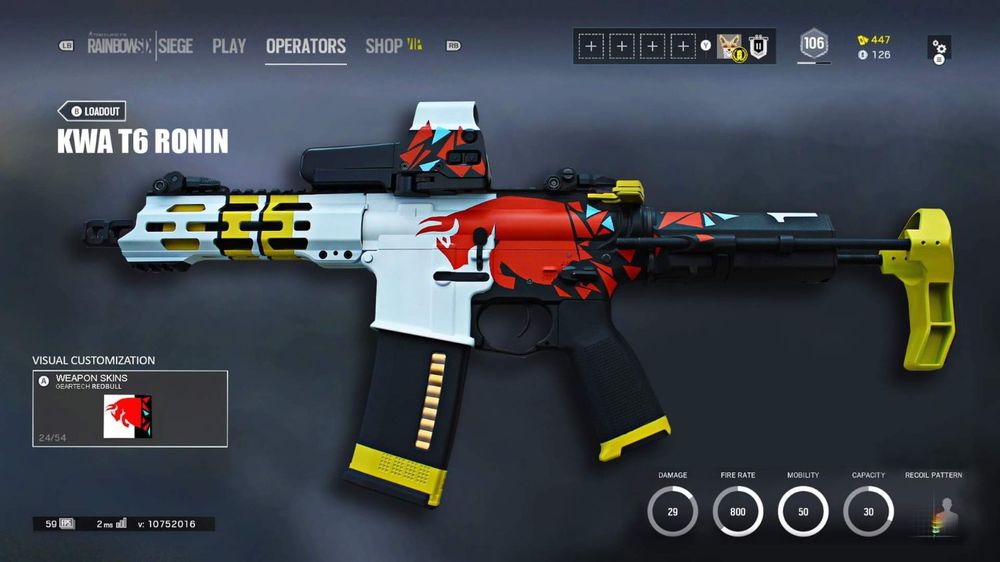Screen dimensions: 1000x562
Task: Go to the Shop tab
Action: pyautogui.click(x=384, y=46)
